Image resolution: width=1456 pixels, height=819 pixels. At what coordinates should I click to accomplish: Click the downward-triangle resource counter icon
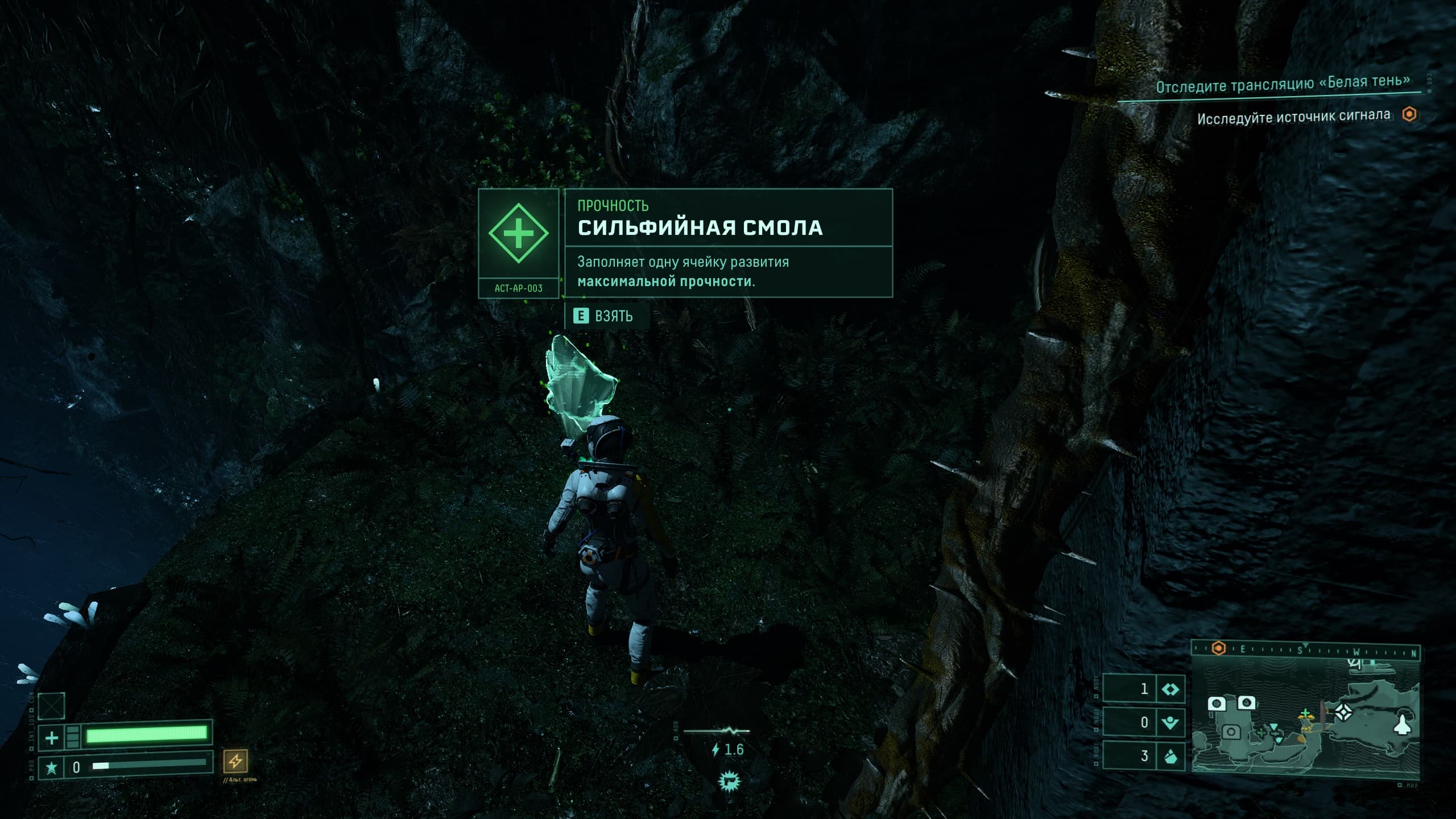point(1170,723)
